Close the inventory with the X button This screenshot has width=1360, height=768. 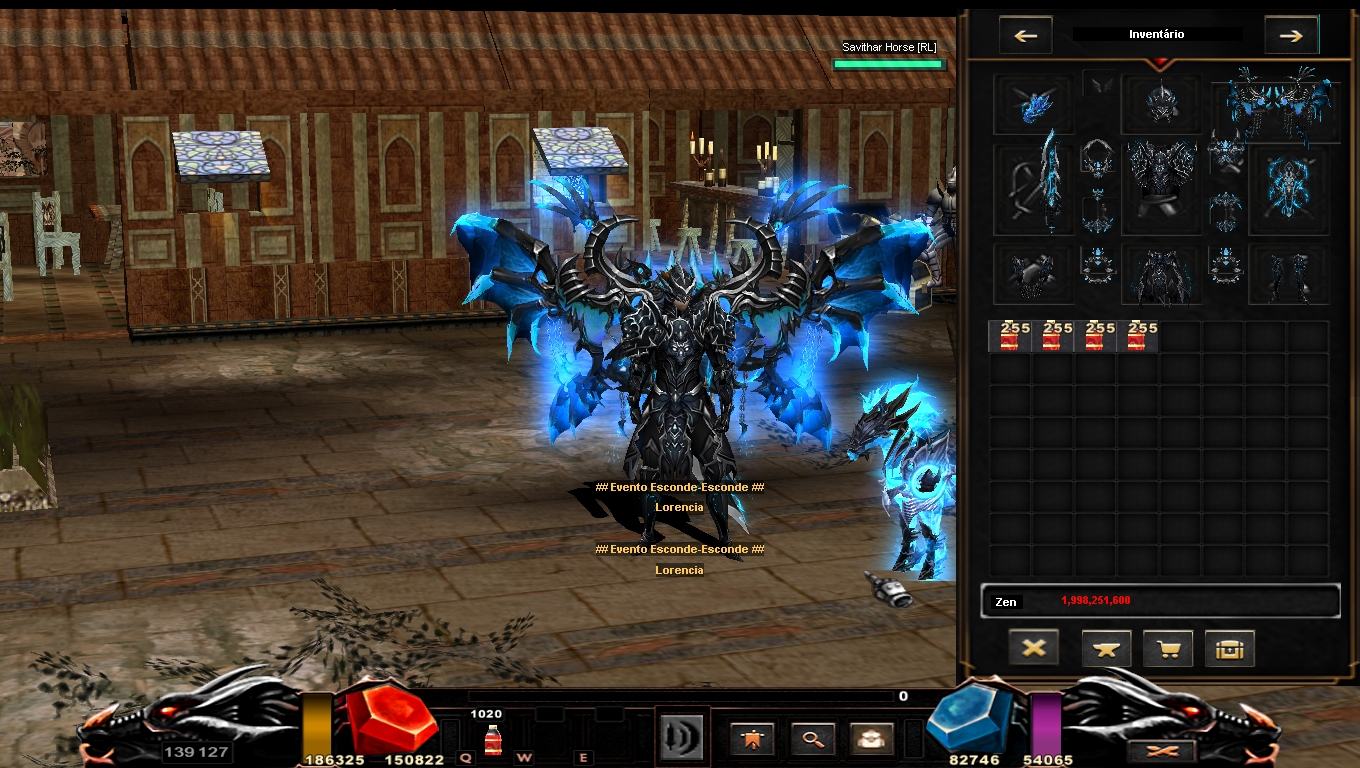coord(1033,648)
